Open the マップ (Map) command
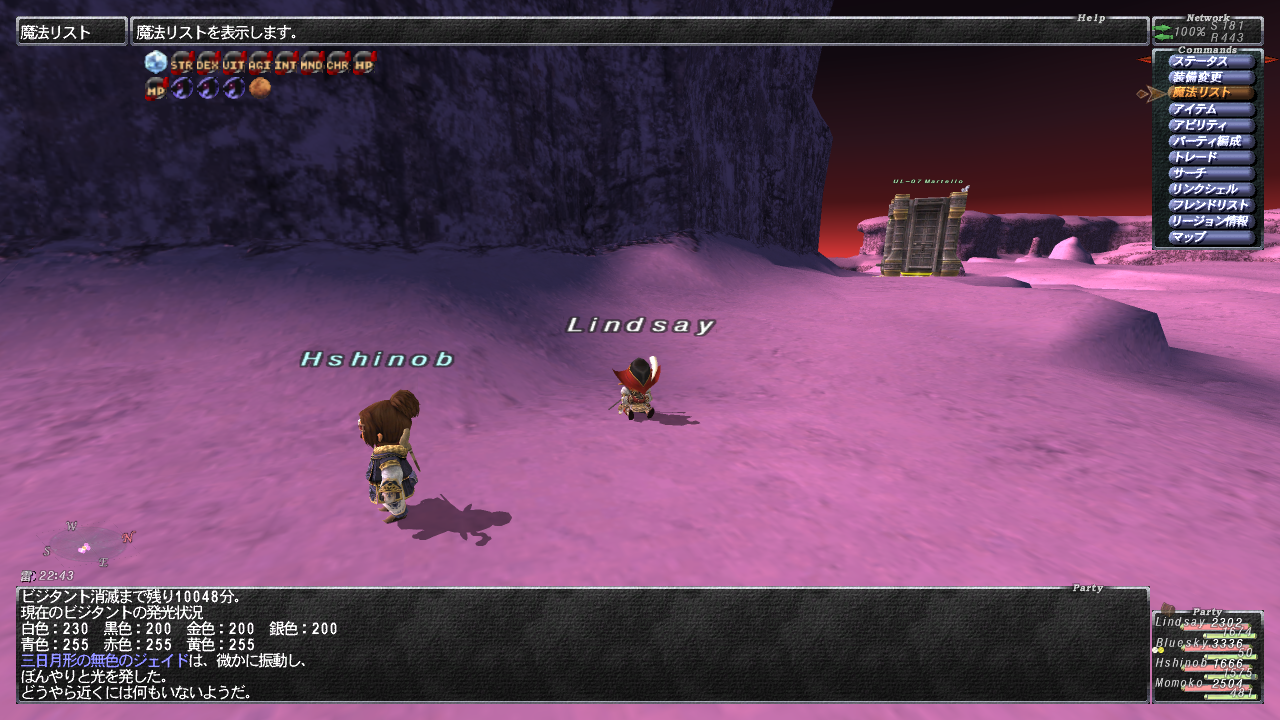1280x720 pixels. (x=1211, y=237)
